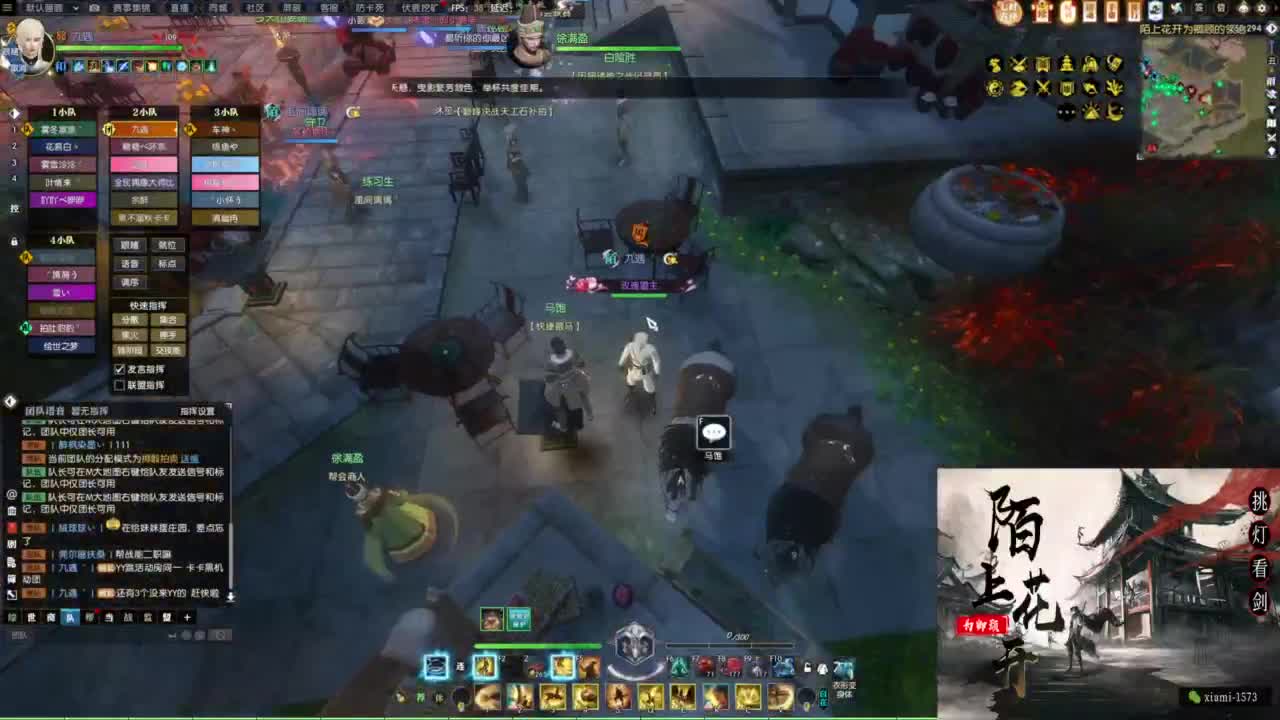The image size is (1280, 720).
Task: Open 指挥设置 from the team voice panel
Action: click(x=198, y=410)
